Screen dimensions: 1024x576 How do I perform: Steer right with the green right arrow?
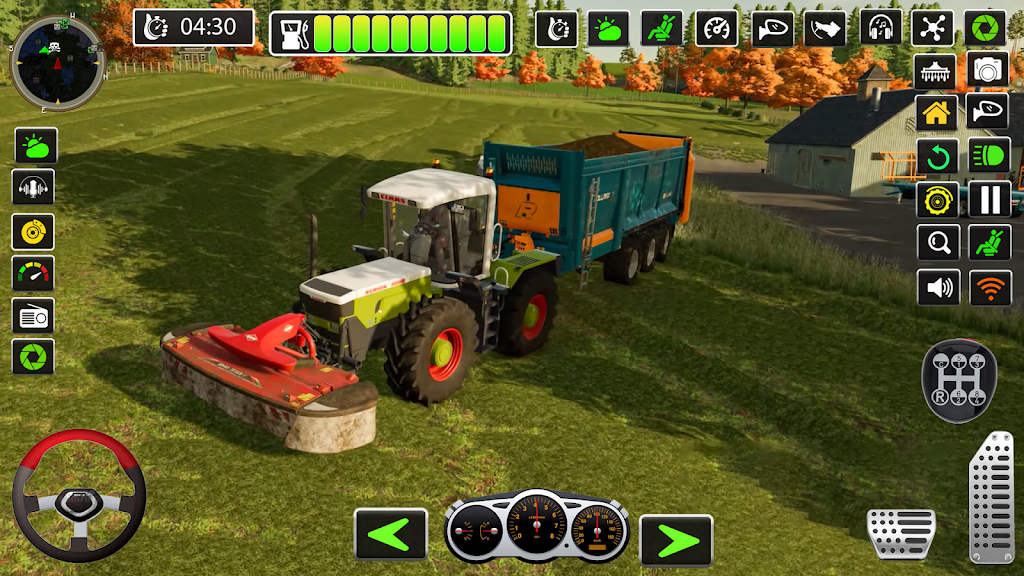pyautogui.click(x=676, y=540)
